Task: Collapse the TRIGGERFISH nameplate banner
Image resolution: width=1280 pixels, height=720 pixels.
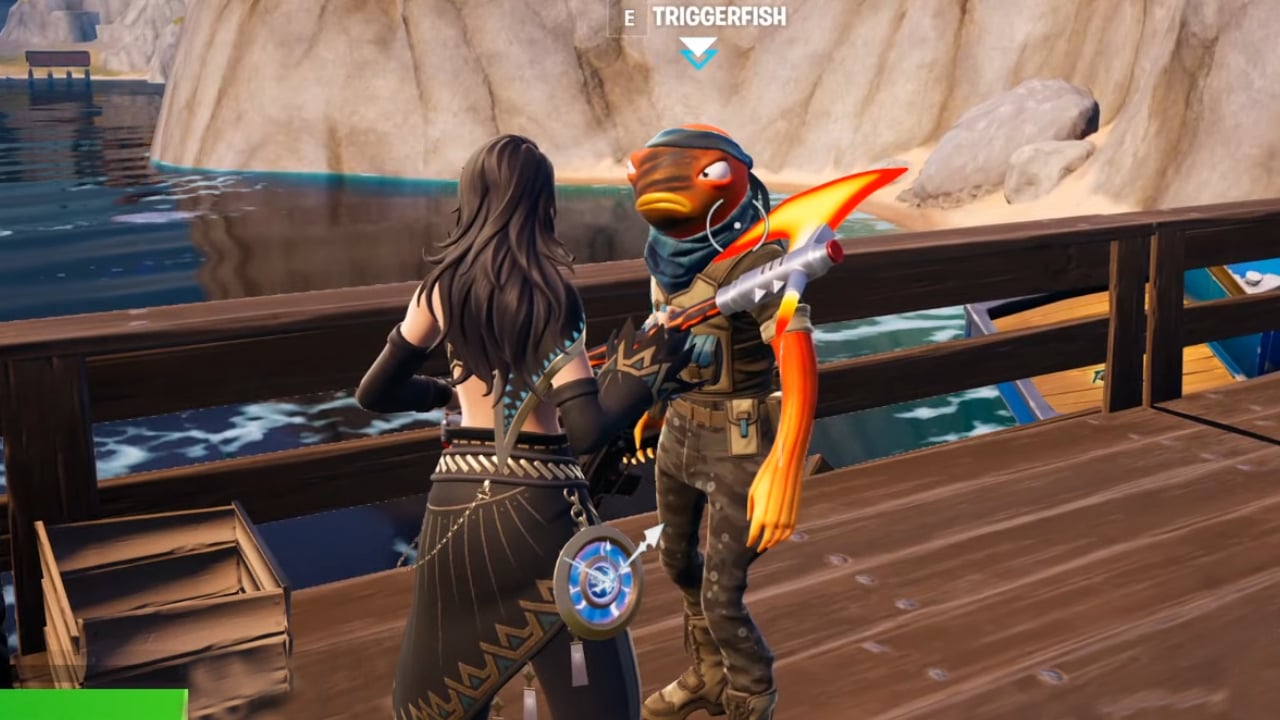Action: click(720, 15)
